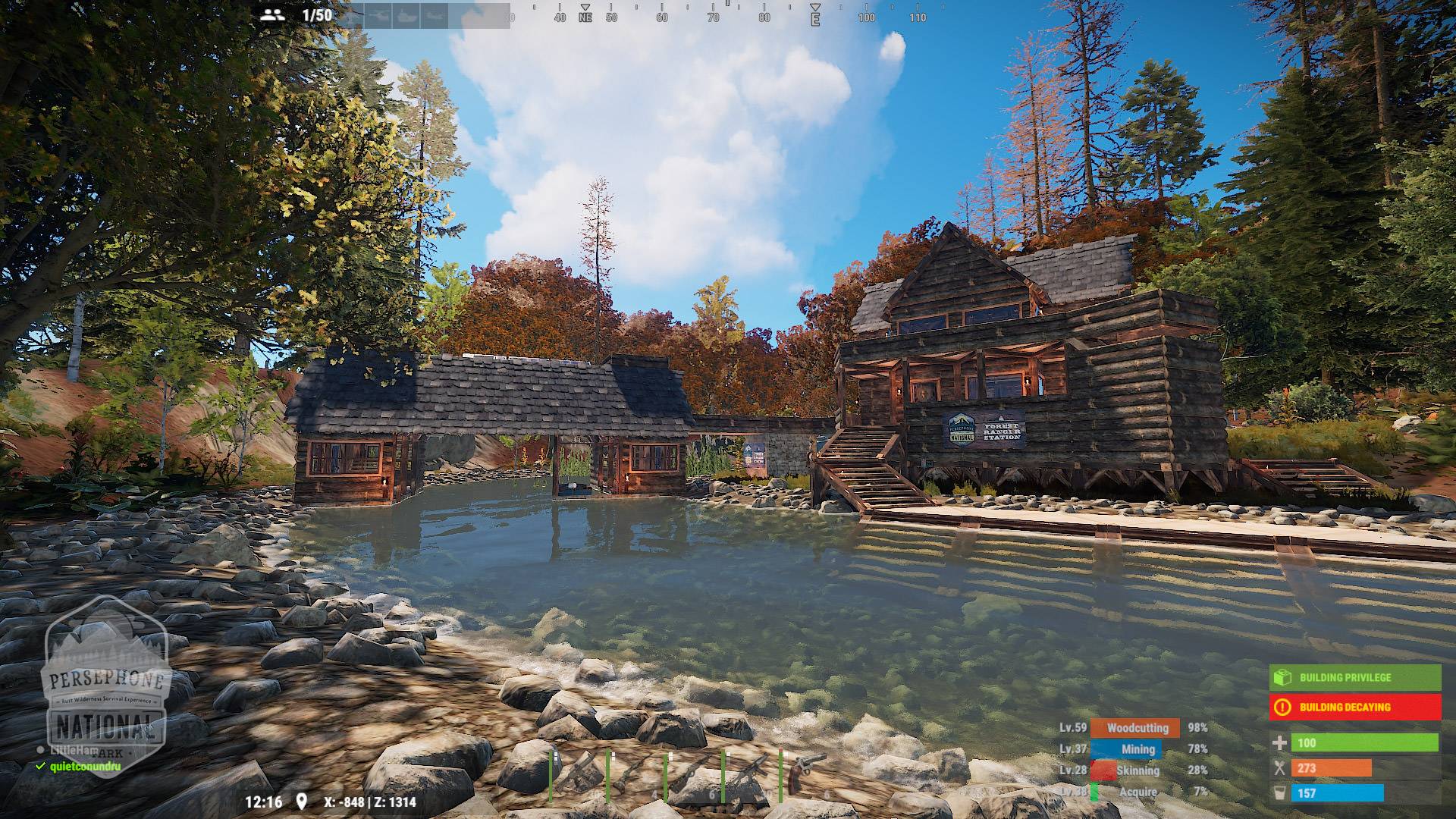Click the helicopter event icon
The height and width of the screenshot is (819, 1456).
pyautogui.click(x=379, y=15)
